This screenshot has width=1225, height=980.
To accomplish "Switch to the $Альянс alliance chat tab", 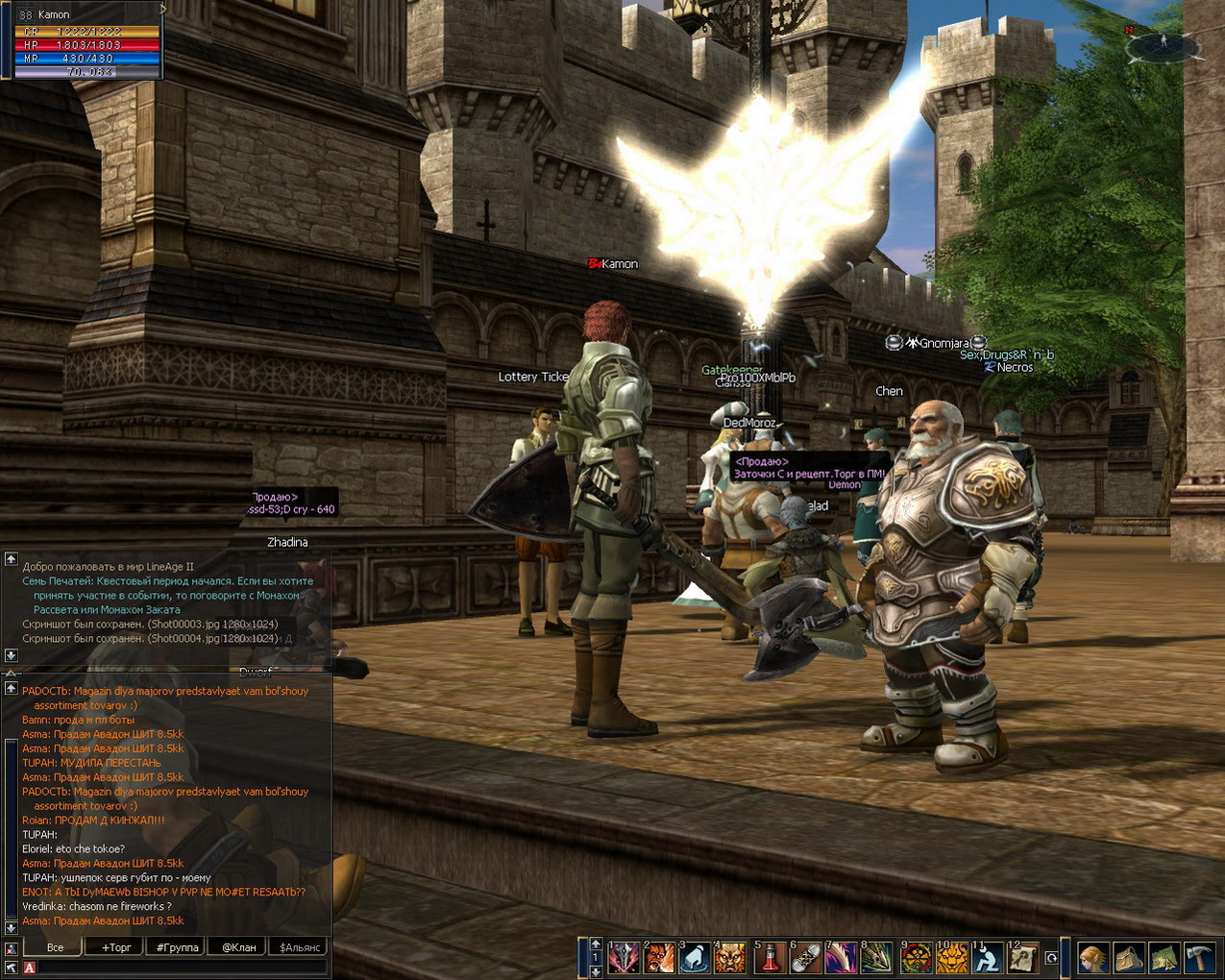I will point(300,947).
